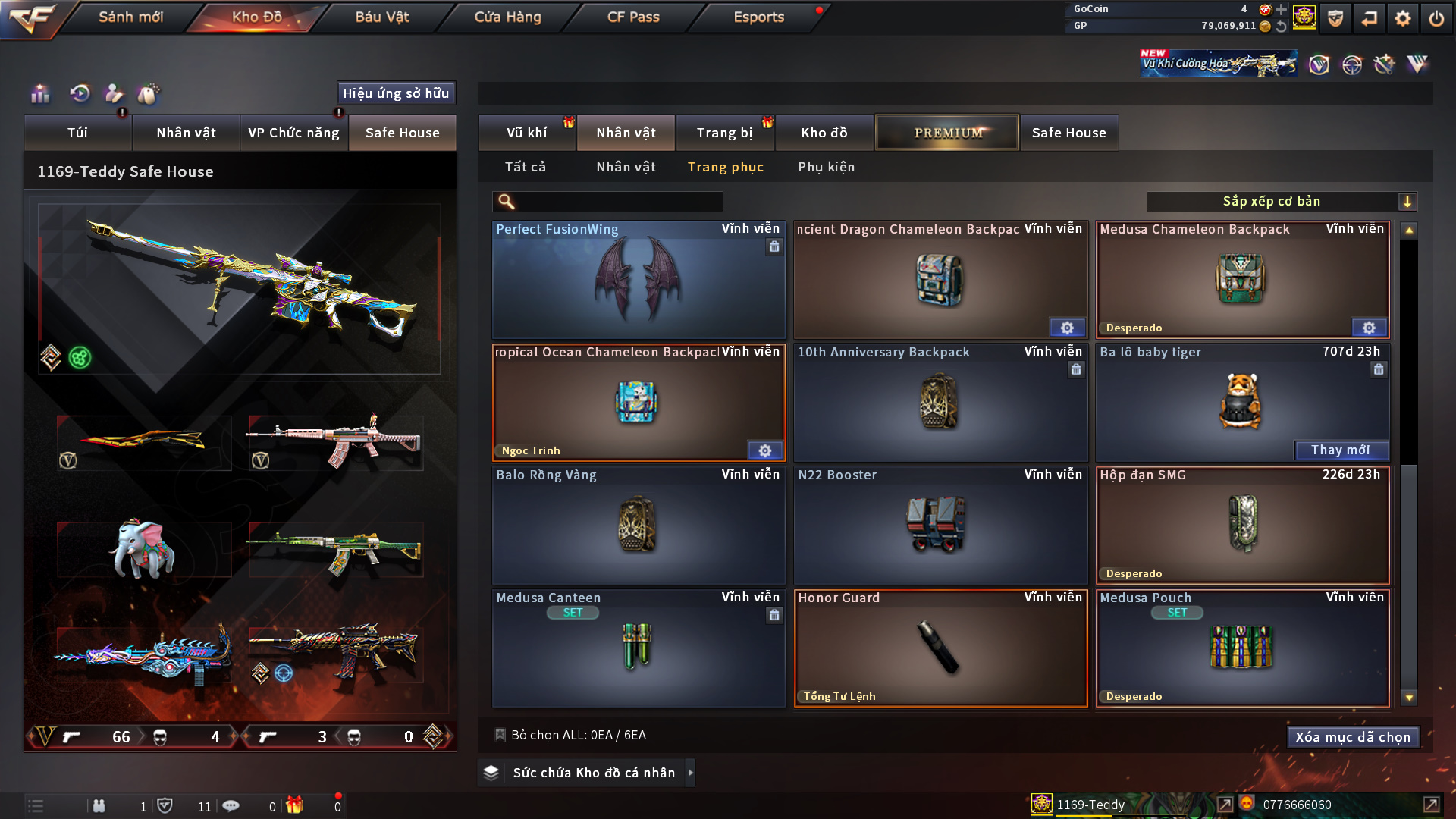Open the Sắp xếp cơ bản dropdown

[x=1281, y=202]
